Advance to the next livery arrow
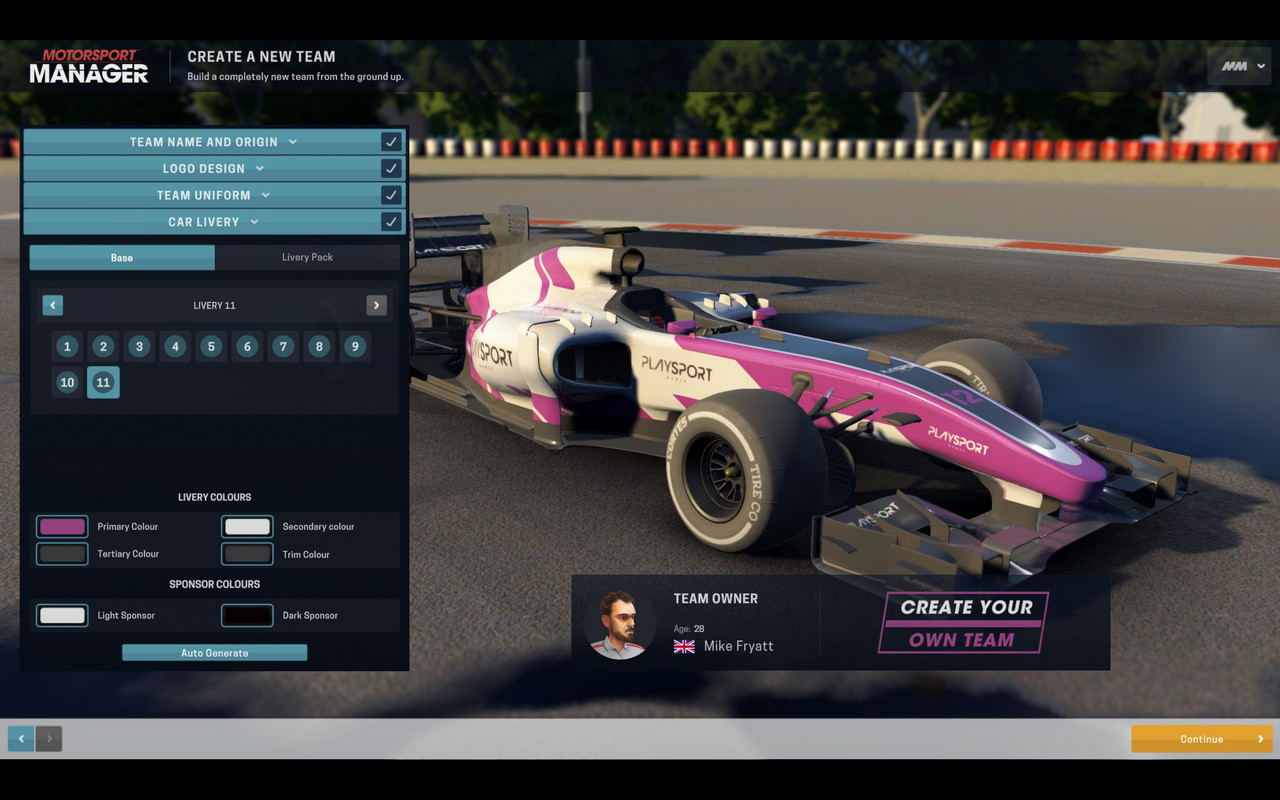Viewport: 1280px width, 800px height. point(376,305)
